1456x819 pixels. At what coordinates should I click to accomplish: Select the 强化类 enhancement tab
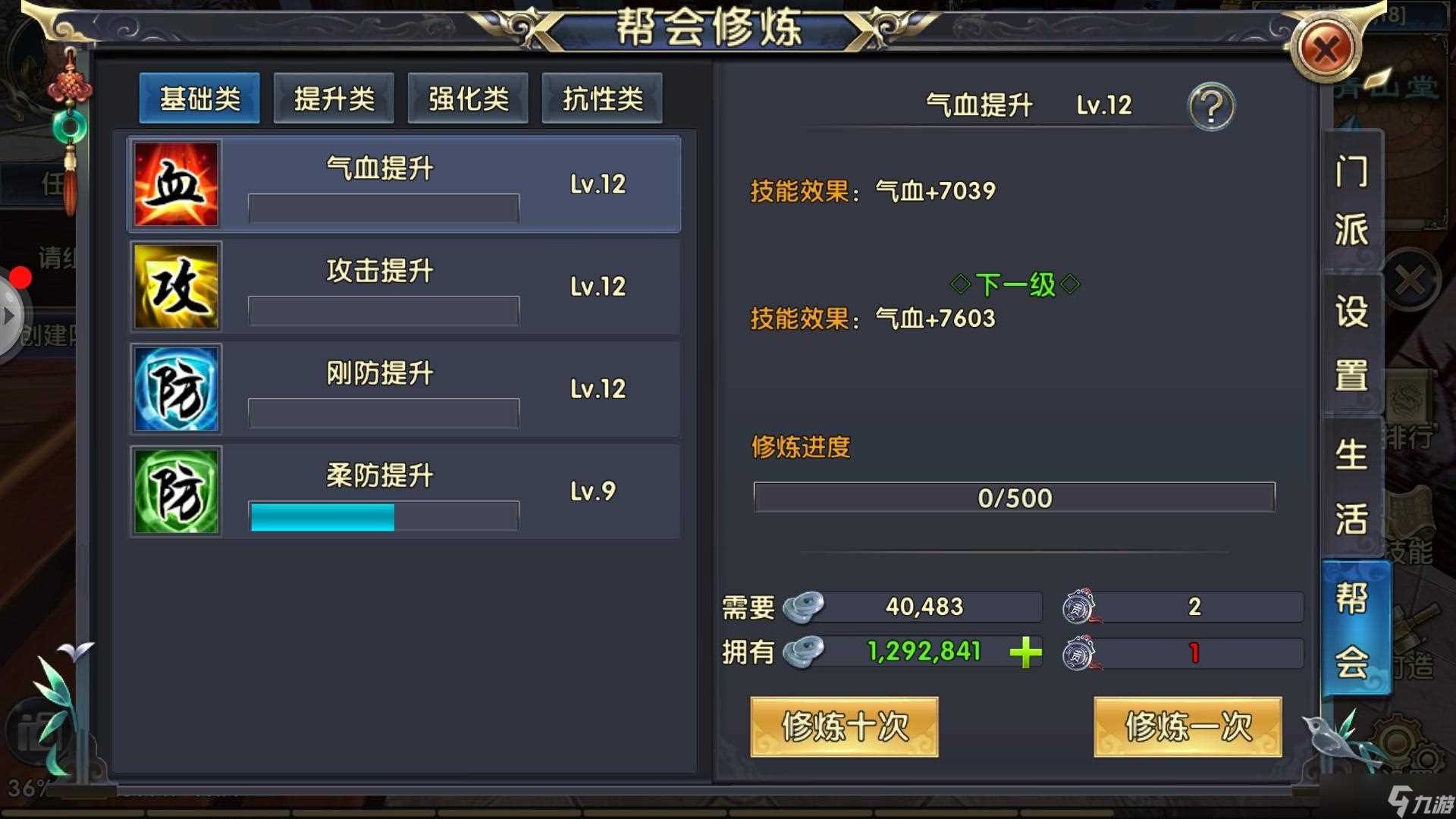click(x=467, y=99)
